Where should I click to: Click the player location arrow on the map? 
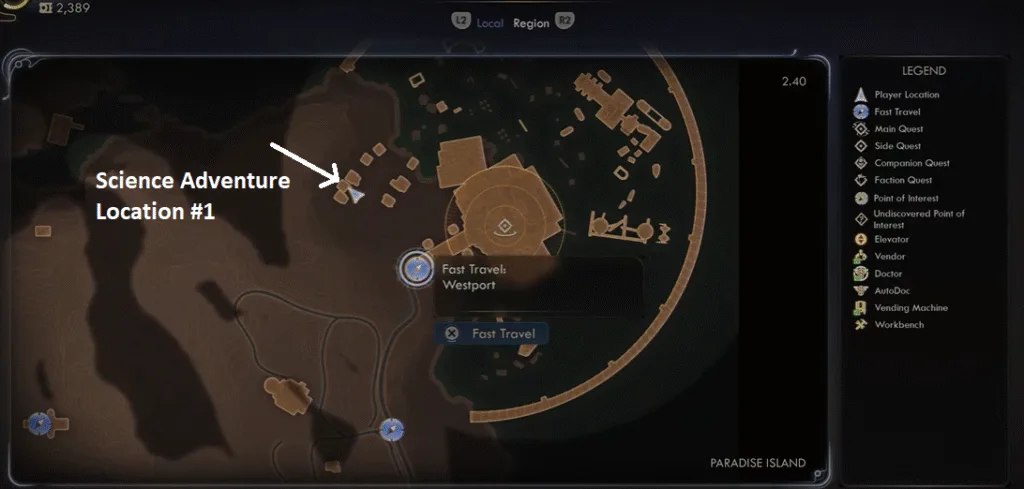point(357,196)
